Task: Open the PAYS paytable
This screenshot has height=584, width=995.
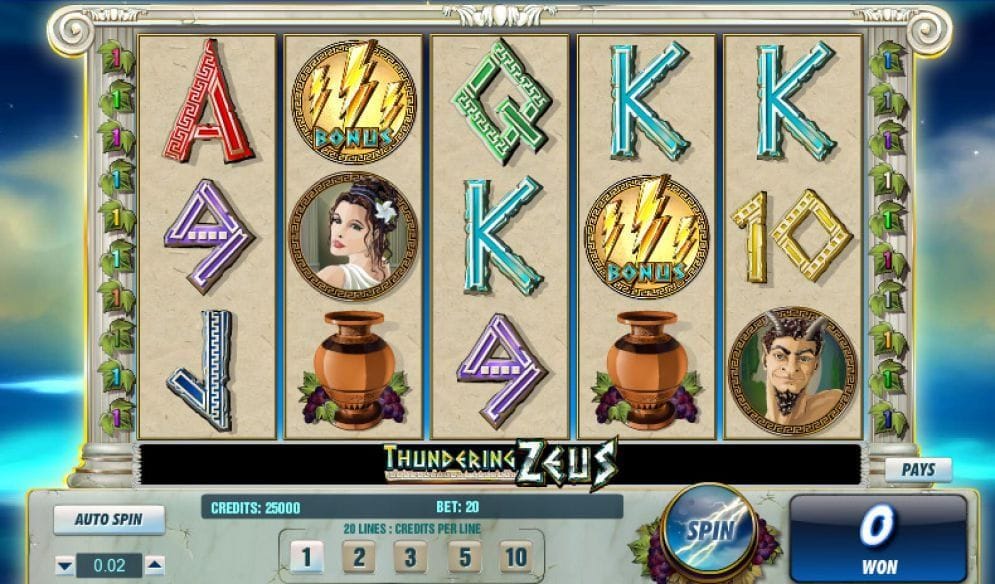Action: click(x=918, y=469)
